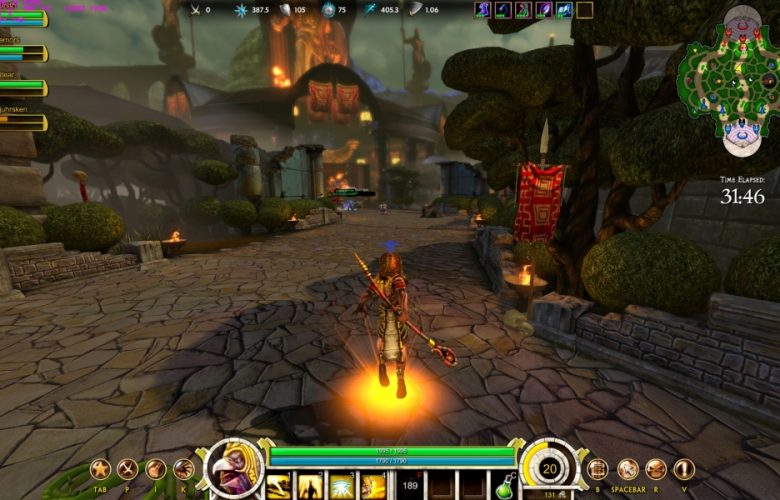Activate ability slot number 1
The height and width of the screenshot is (500, 780).
(x=278, y=486)
